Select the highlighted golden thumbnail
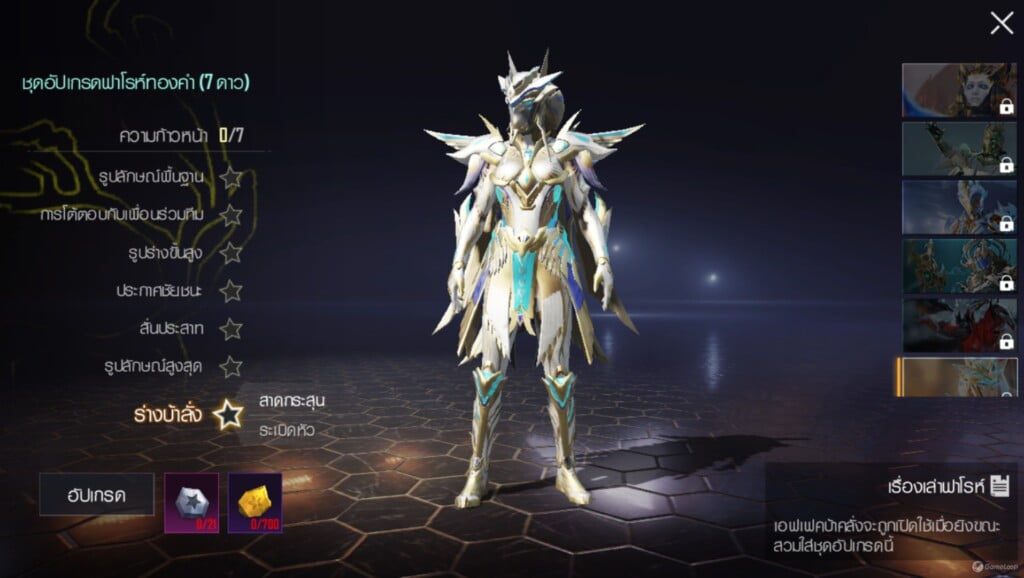The image size is (1024, 578). pos(957,378)
